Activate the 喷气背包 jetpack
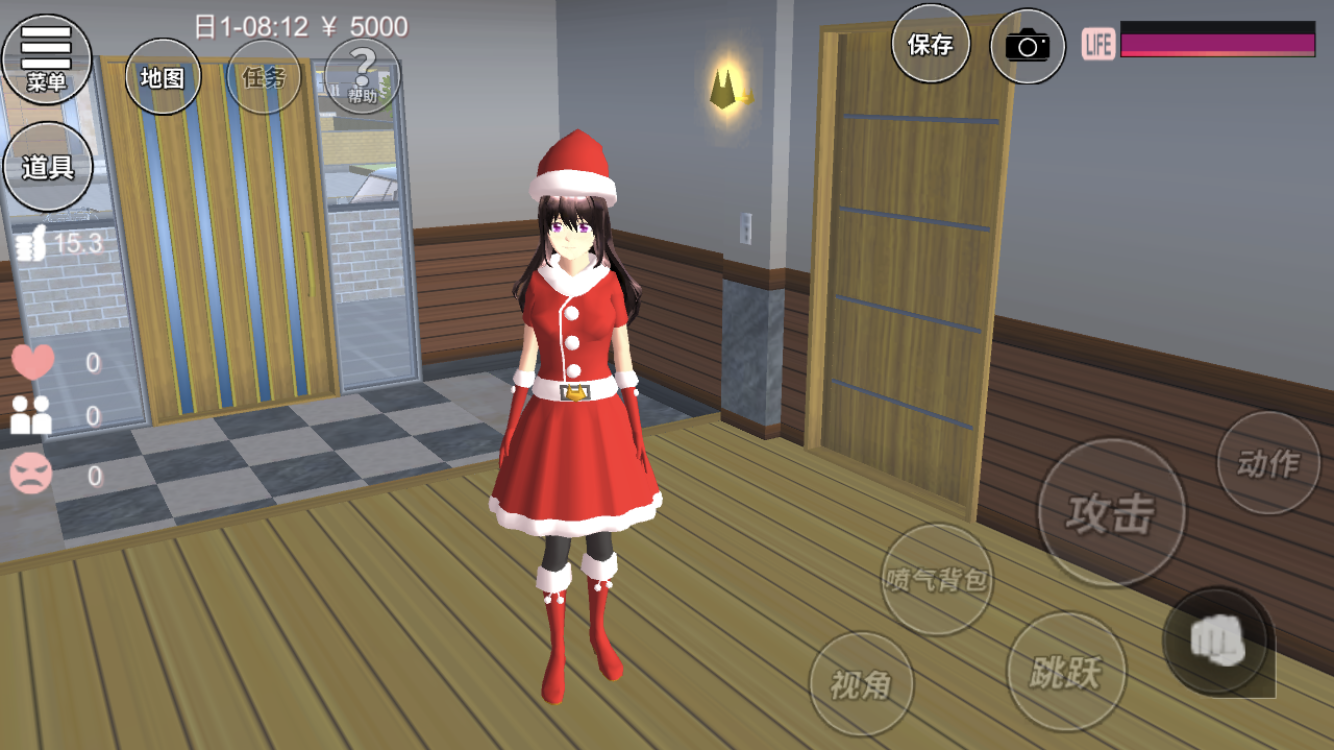 pos(937,579)
